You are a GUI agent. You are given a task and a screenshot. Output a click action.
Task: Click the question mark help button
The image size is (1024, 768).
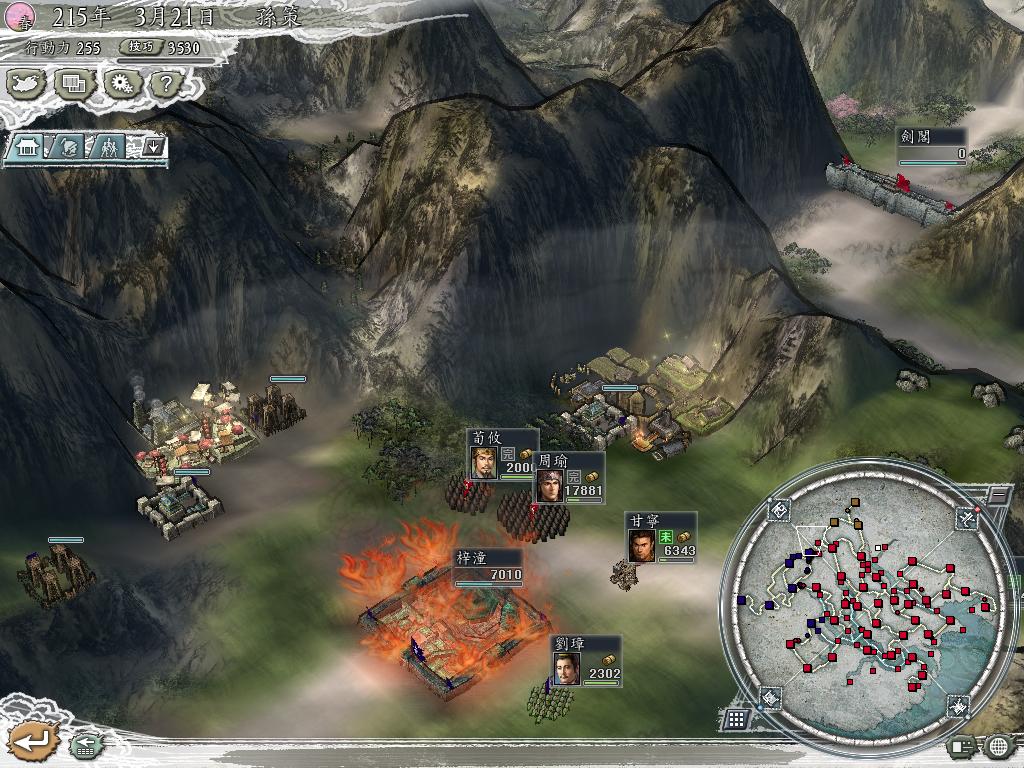pyautogui.click(x=164, y=85)
